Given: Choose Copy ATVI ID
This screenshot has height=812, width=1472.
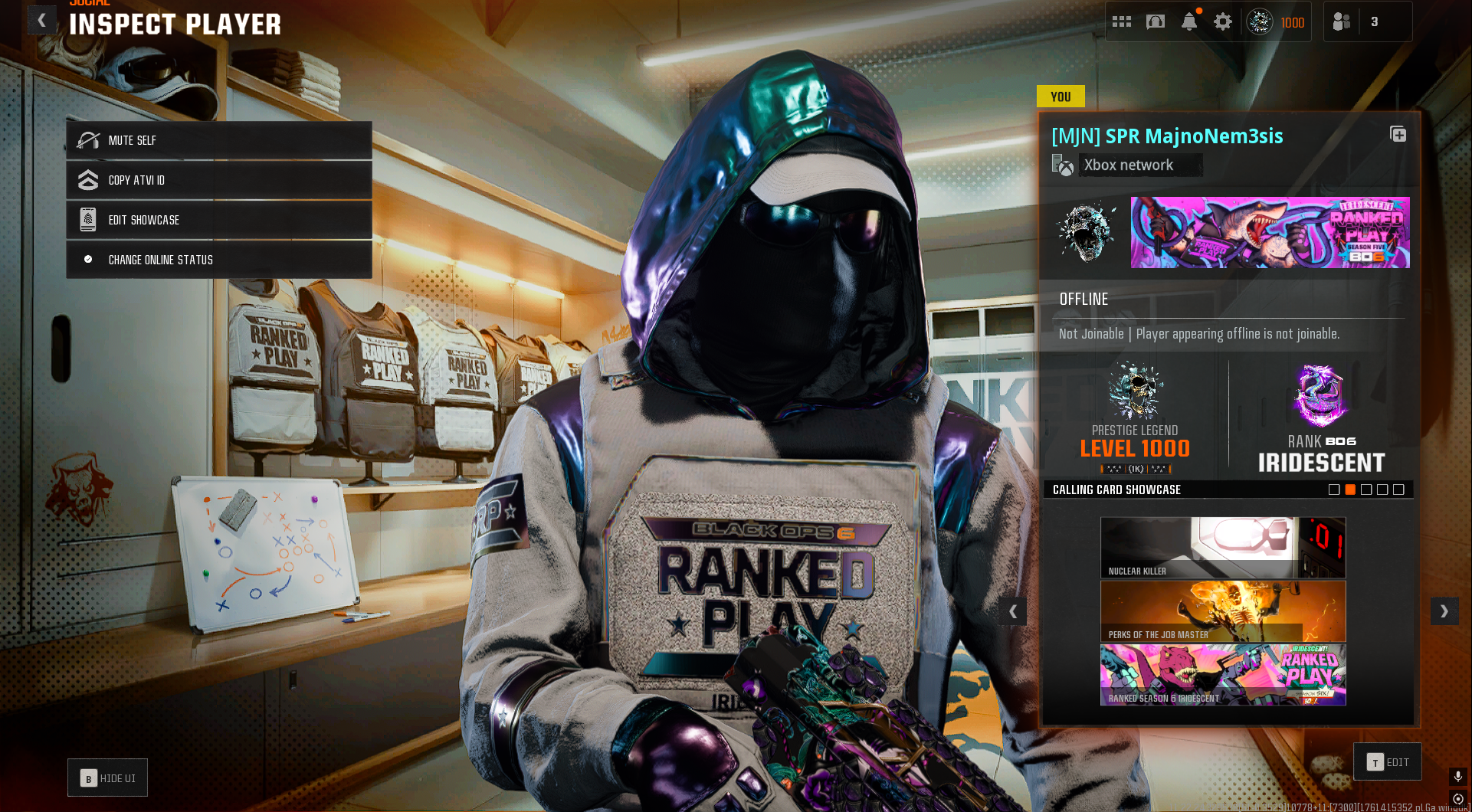Looking at the screenshot, I should coord(219,180).
